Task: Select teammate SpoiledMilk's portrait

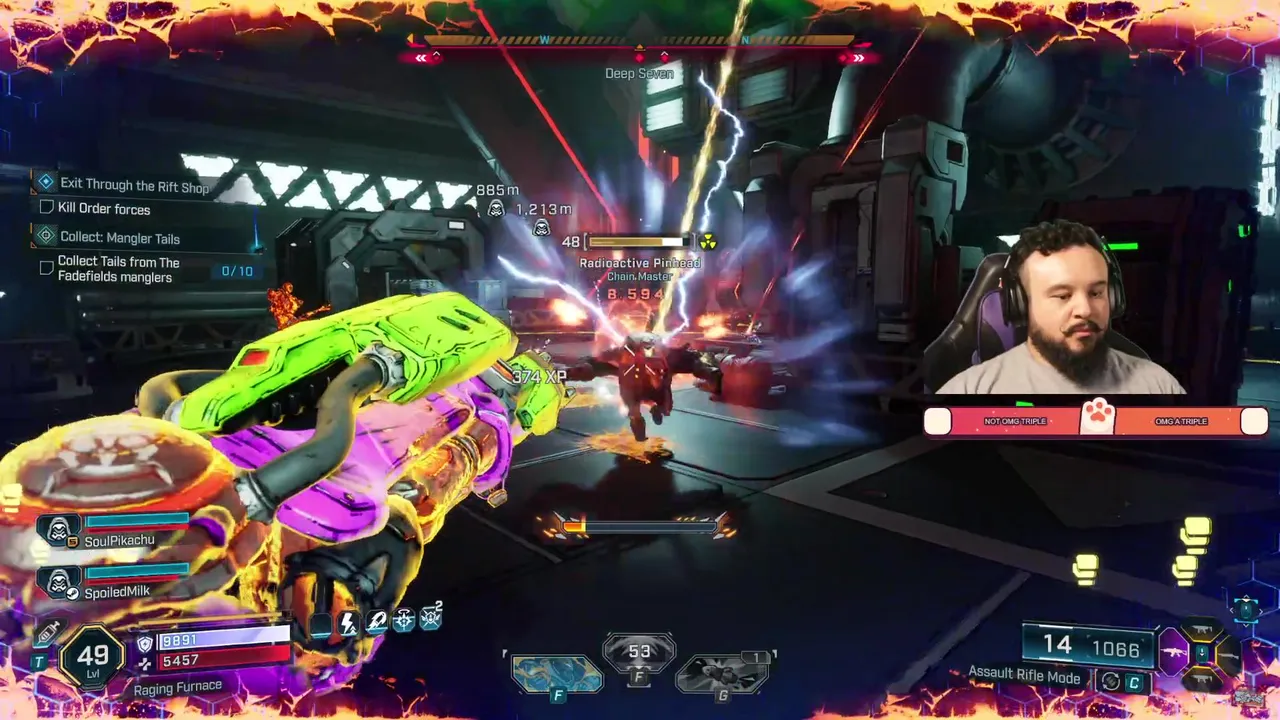Action: (59, 582)
